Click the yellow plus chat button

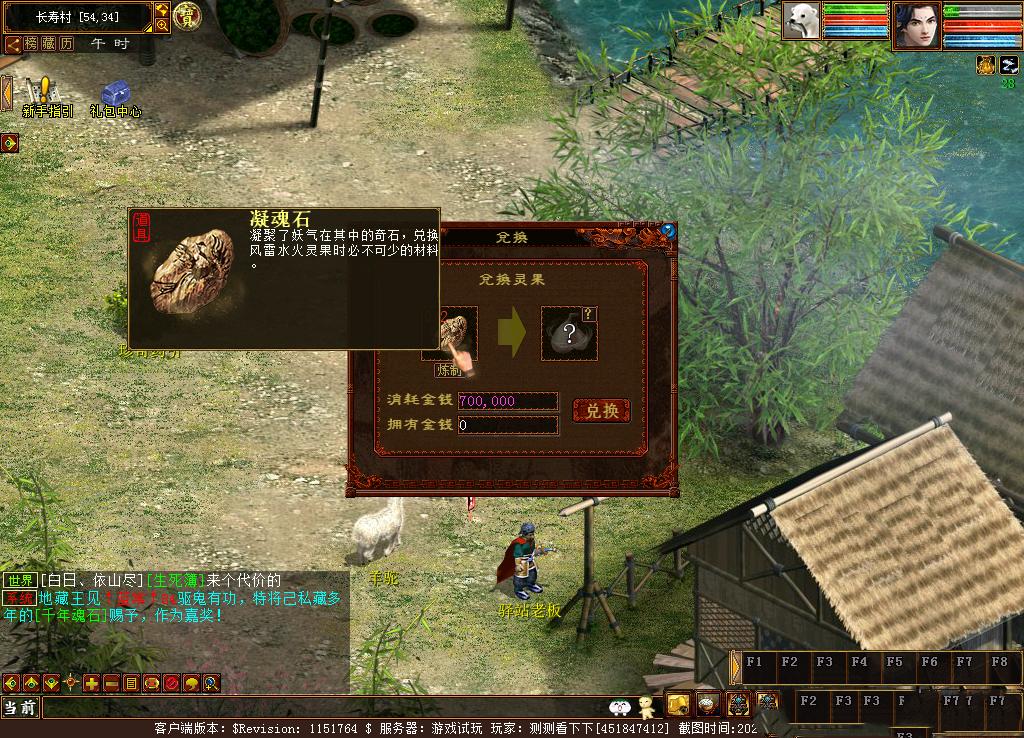(91, 684)
